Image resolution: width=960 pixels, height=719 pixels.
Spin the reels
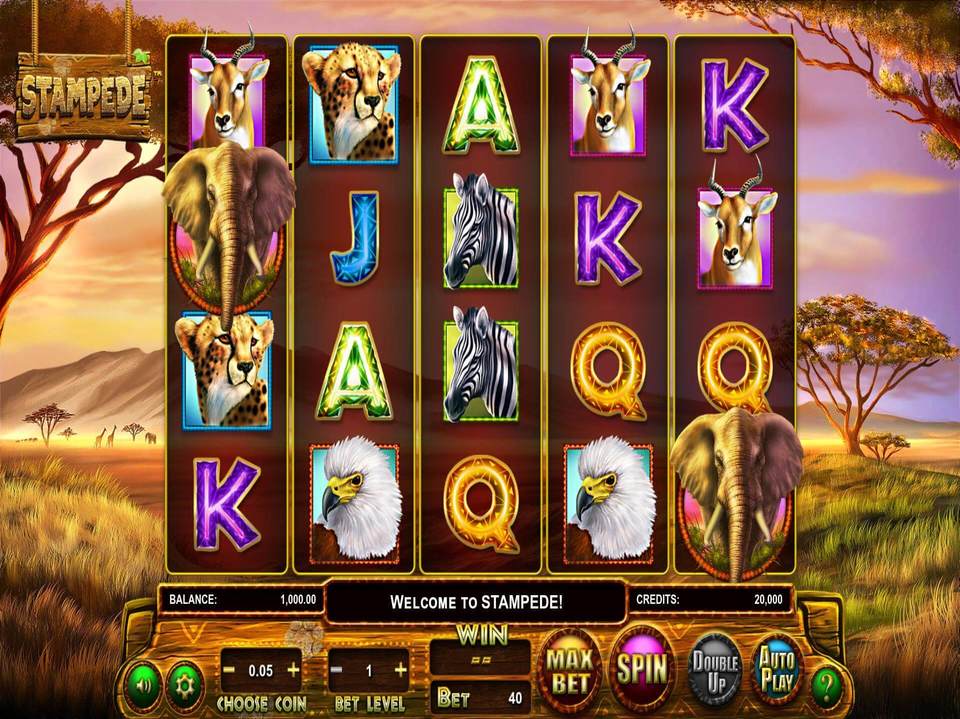click(641, 668)
